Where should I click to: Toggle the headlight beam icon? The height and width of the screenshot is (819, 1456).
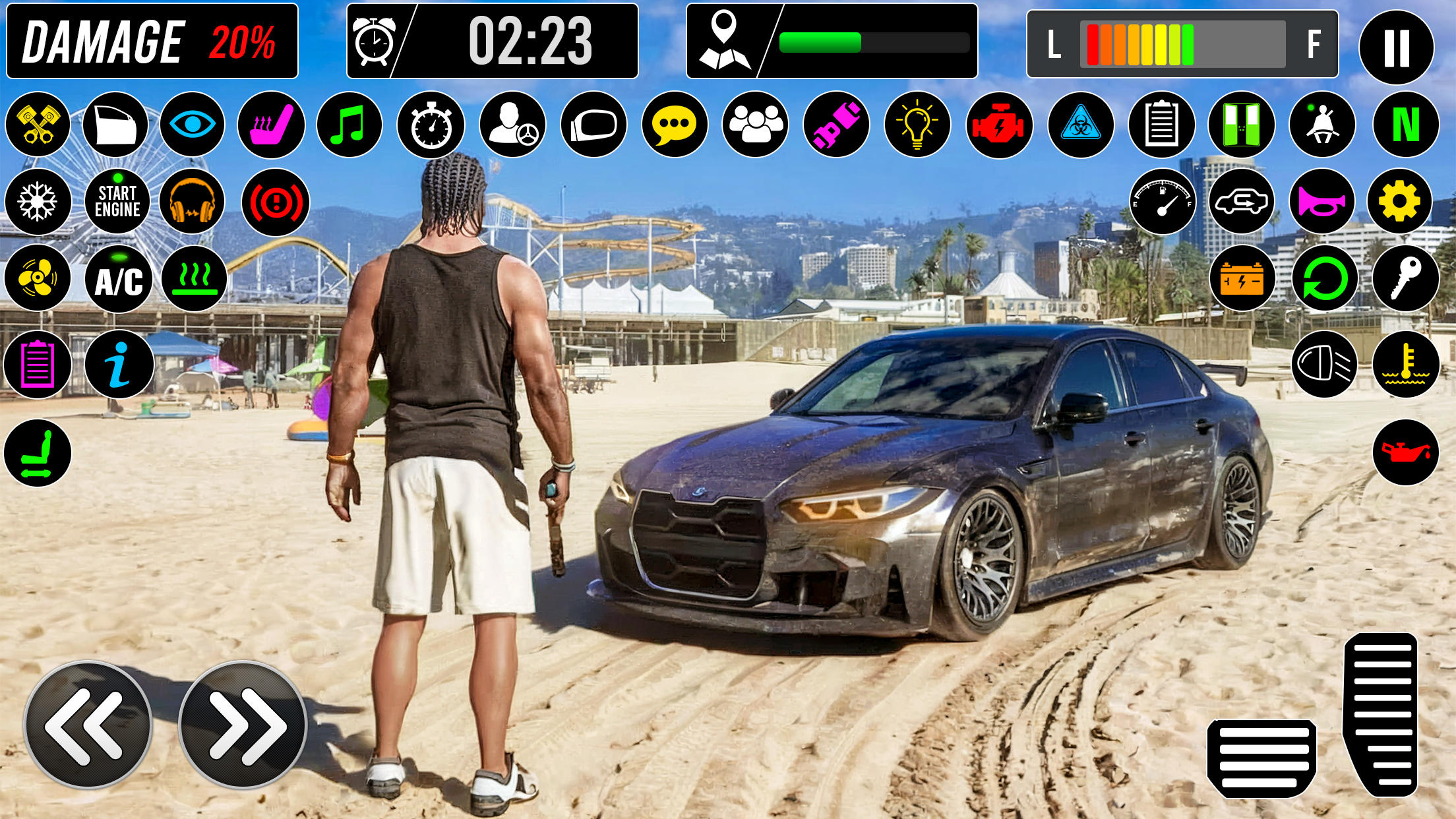[x=1324, y=364]
